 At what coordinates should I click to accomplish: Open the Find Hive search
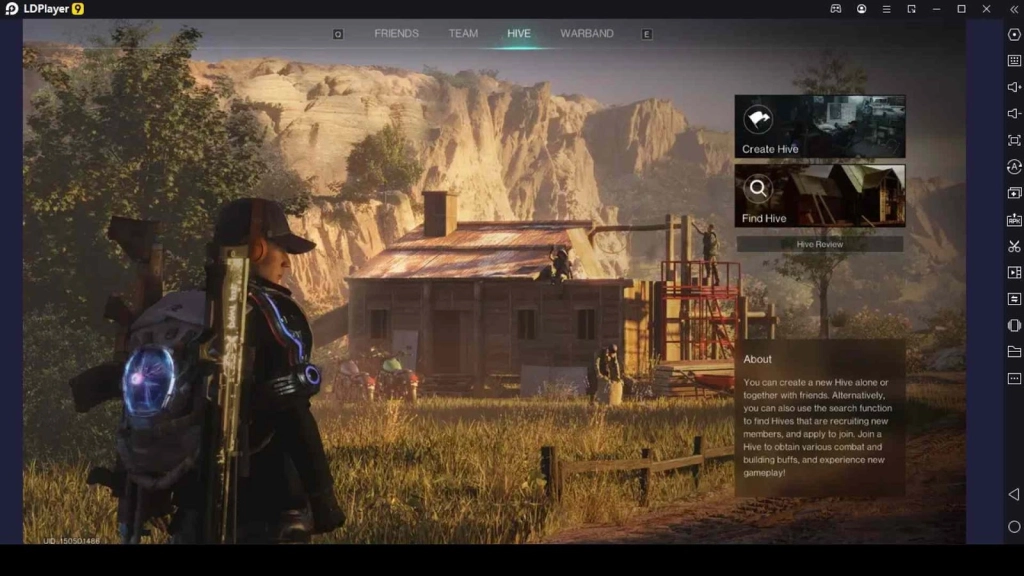point(820,195)
